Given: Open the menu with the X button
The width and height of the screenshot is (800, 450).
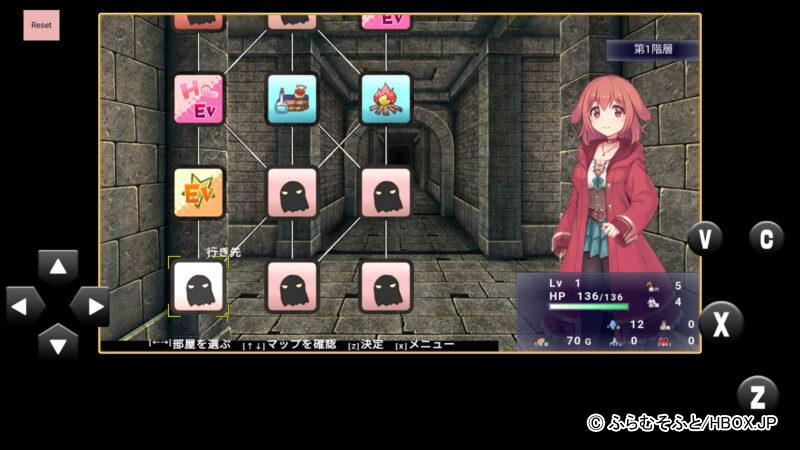Looking at the screenshot, I should pos(721,323).
